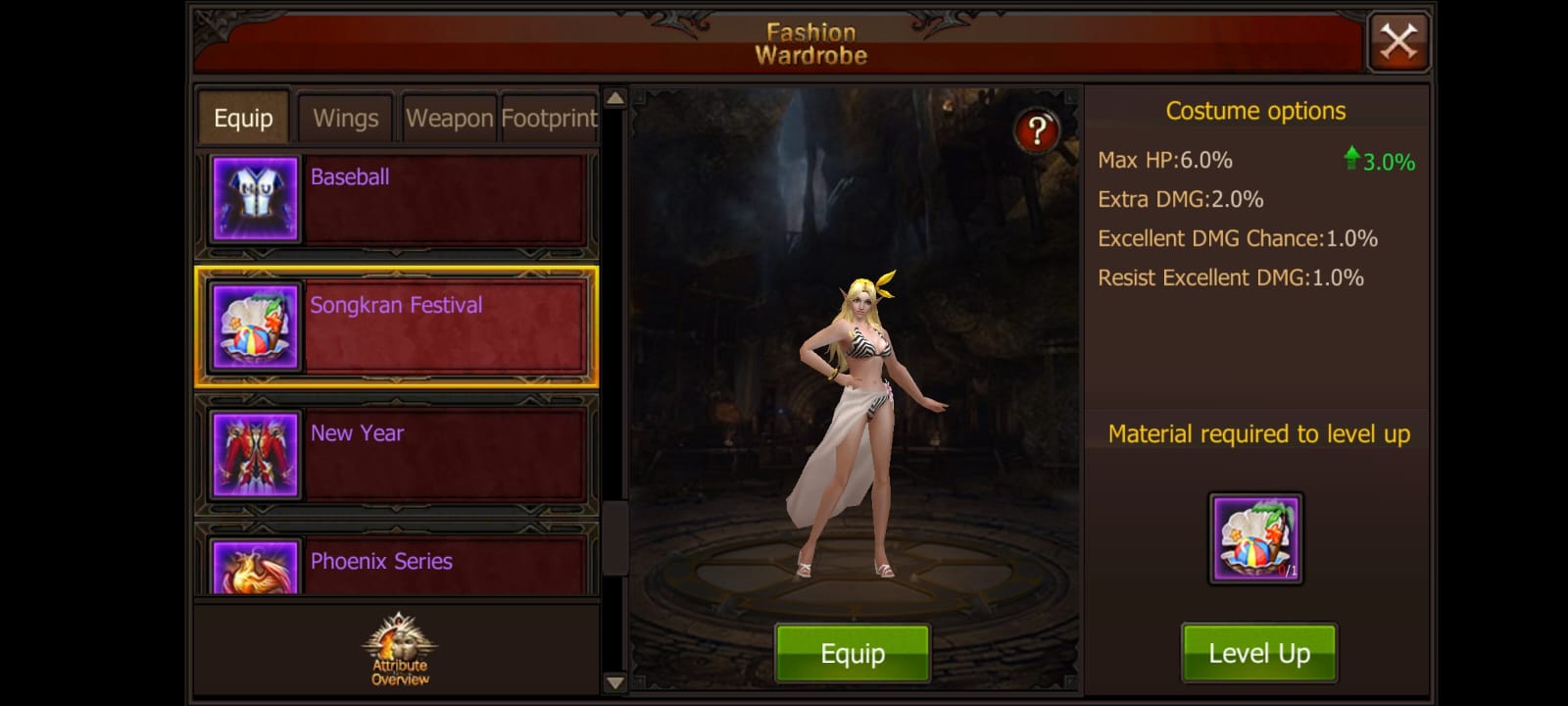
Task: Show the Footprint tab
Action: click(549, 119)
